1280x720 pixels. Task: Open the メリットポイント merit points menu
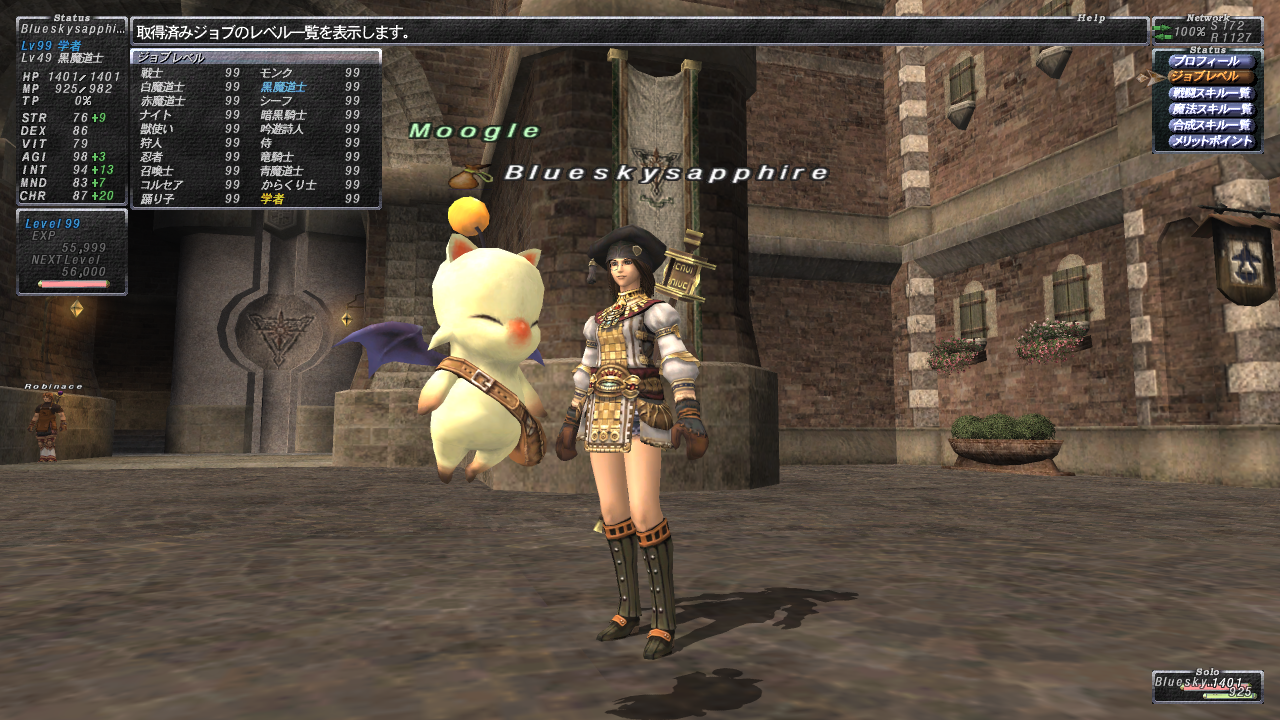tap(1210, 141)
